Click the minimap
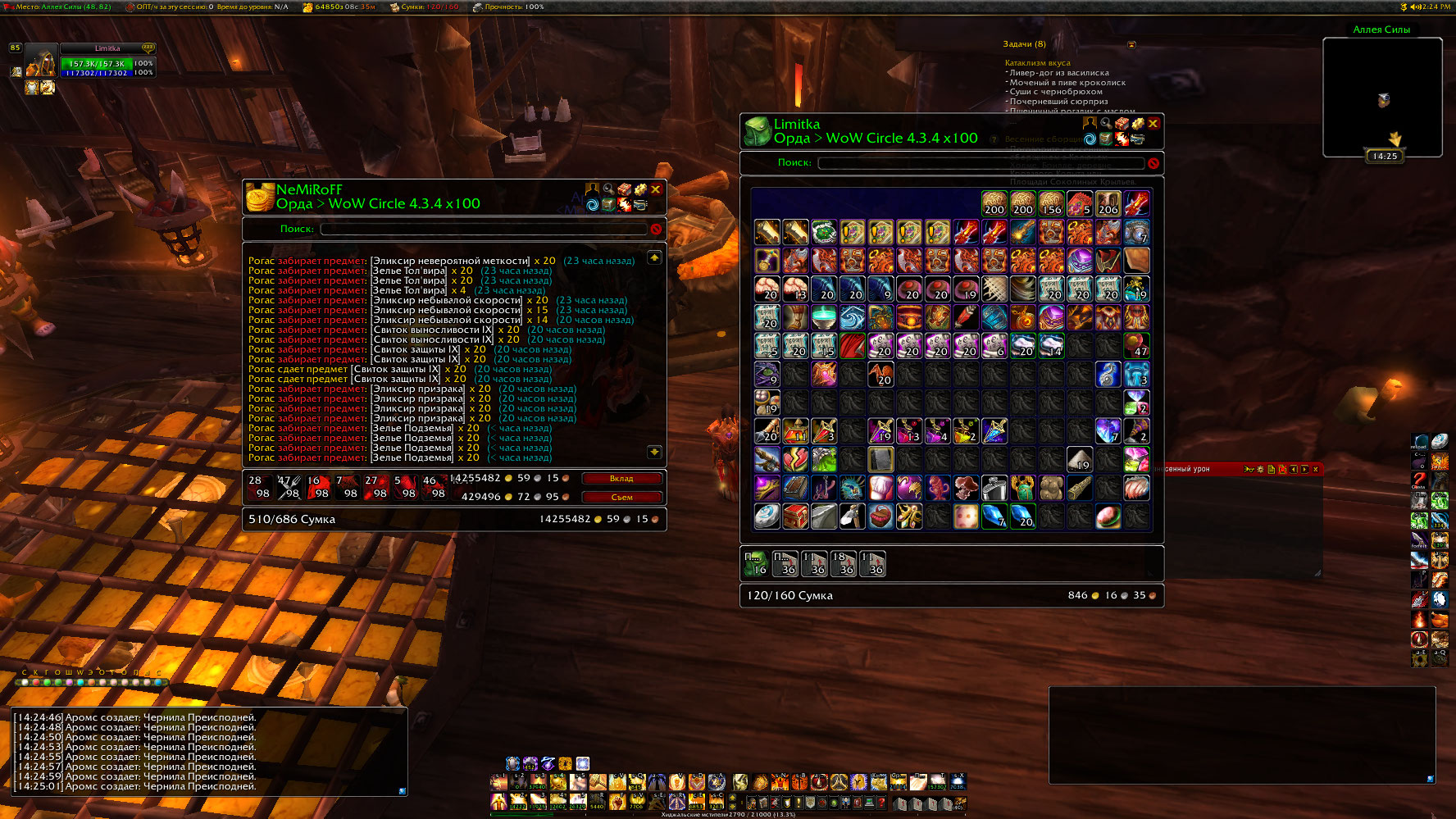The width and height of the screenshot is (1456, 819). click(x=1382, y=97)
